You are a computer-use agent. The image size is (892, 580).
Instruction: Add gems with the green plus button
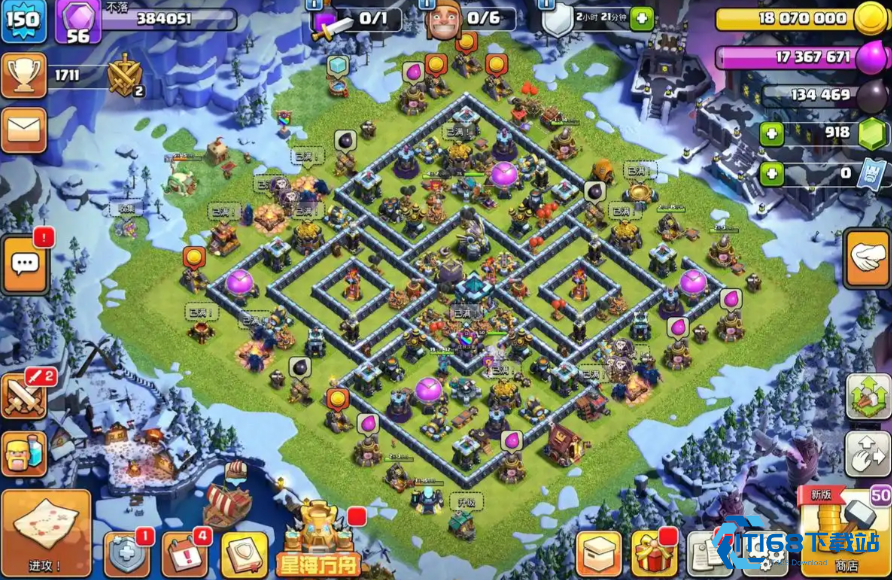(x=772, y=134)
